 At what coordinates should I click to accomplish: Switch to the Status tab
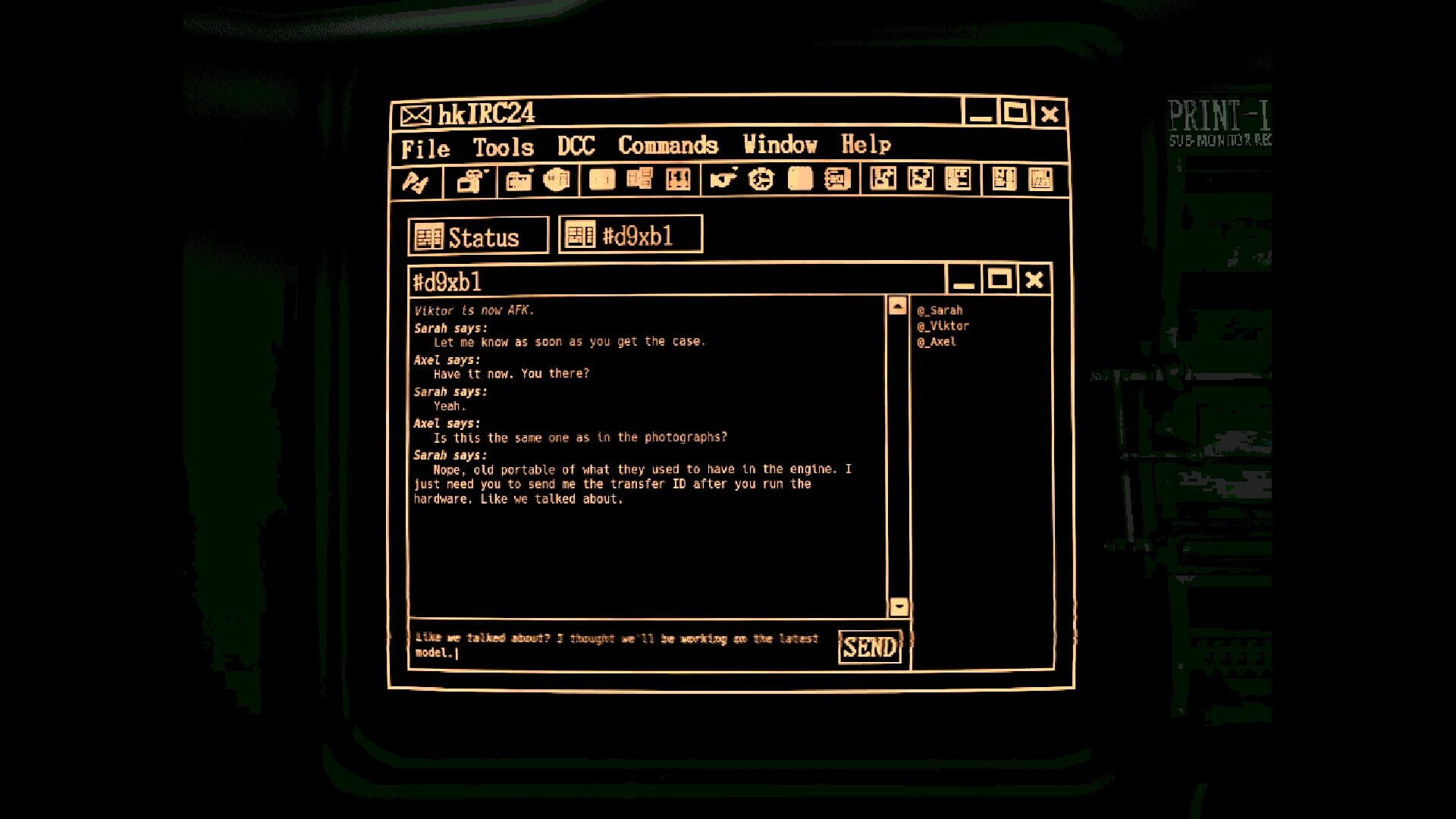(478, 235)
